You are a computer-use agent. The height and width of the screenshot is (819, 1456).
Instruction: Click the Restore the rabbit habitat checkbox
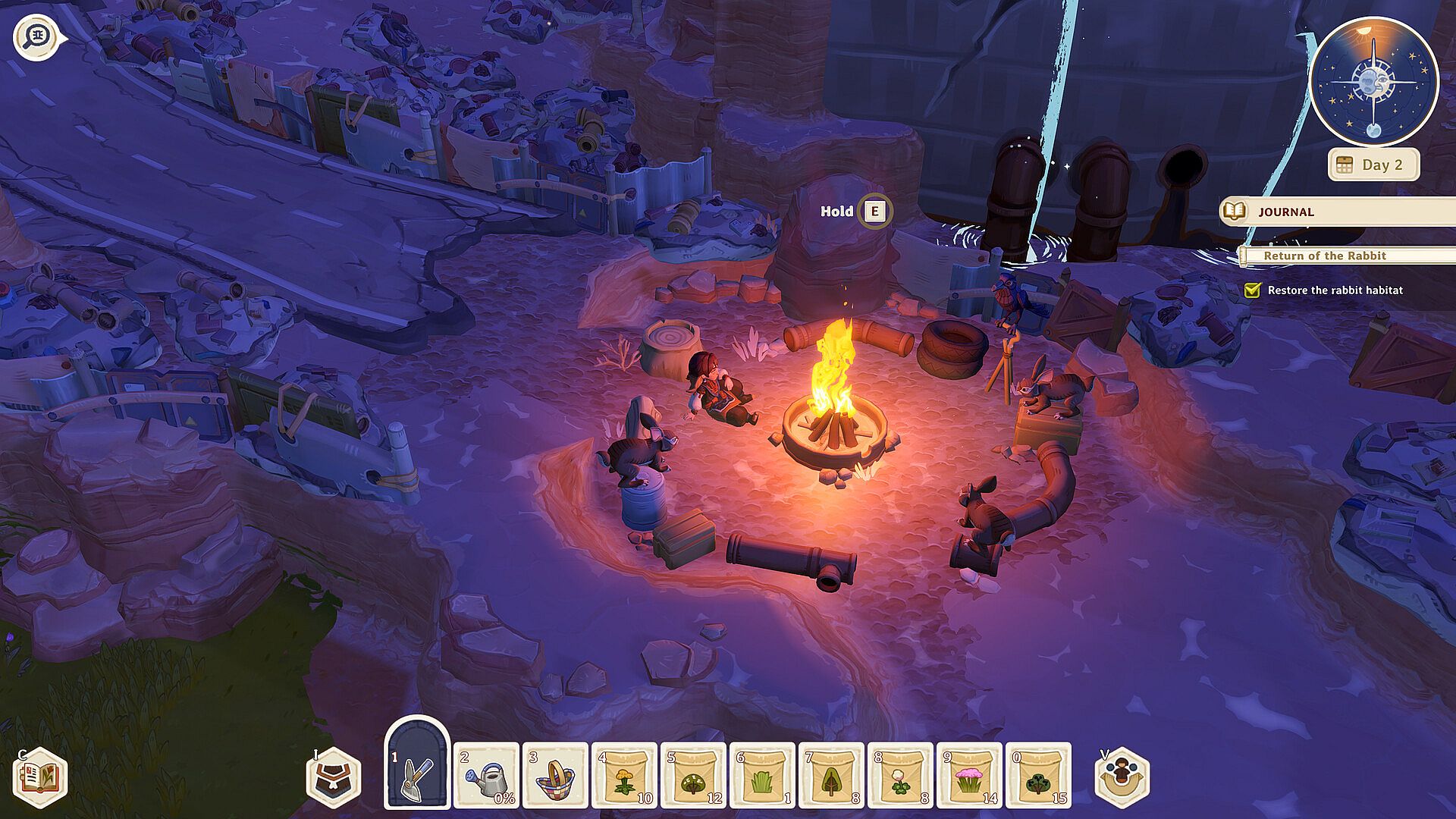[x=1252, y=290]
